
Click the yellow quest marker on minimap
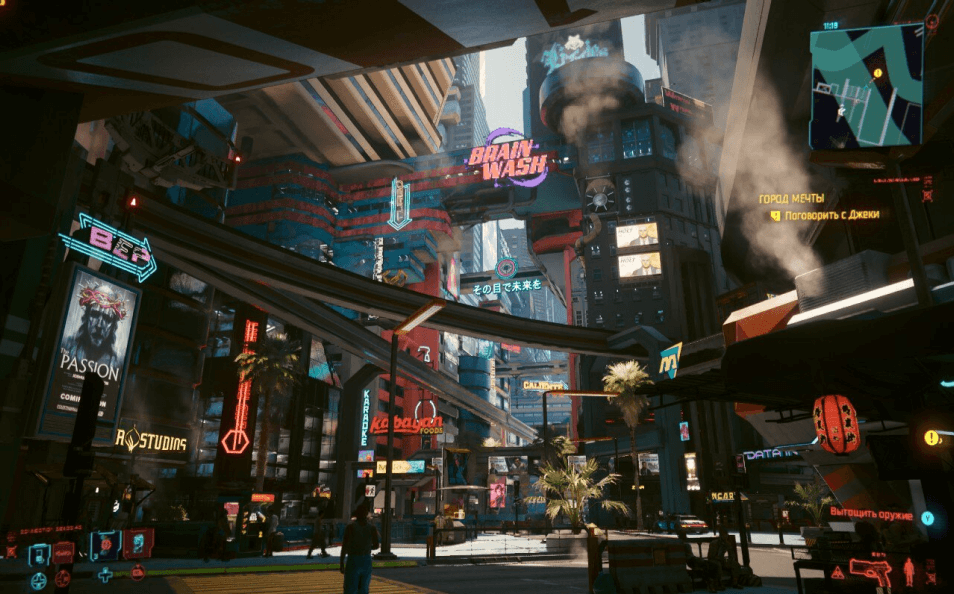coord(878,73)
